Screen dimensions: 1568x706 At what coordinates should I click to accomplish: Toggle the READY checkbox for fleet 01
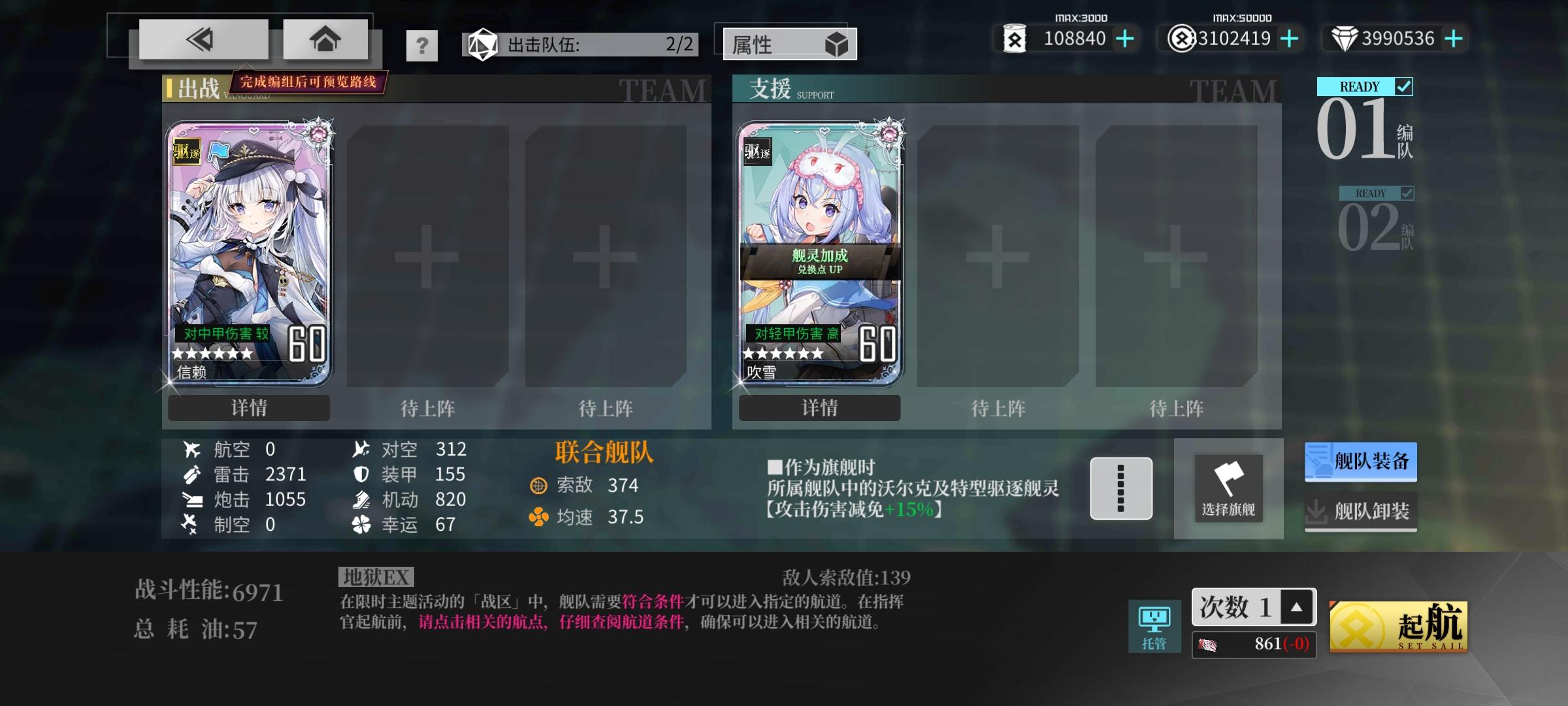(x=1403, y=86)
